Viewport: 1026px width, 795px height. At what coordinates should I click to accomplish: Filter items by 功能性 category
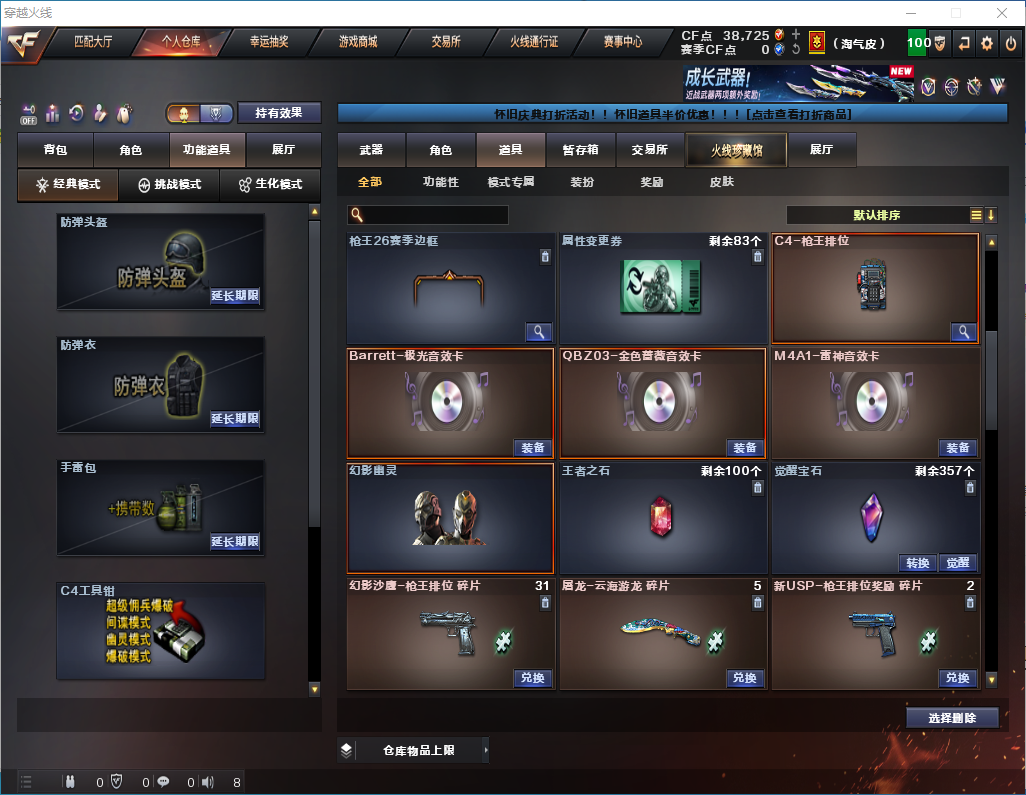click(440, 182)
